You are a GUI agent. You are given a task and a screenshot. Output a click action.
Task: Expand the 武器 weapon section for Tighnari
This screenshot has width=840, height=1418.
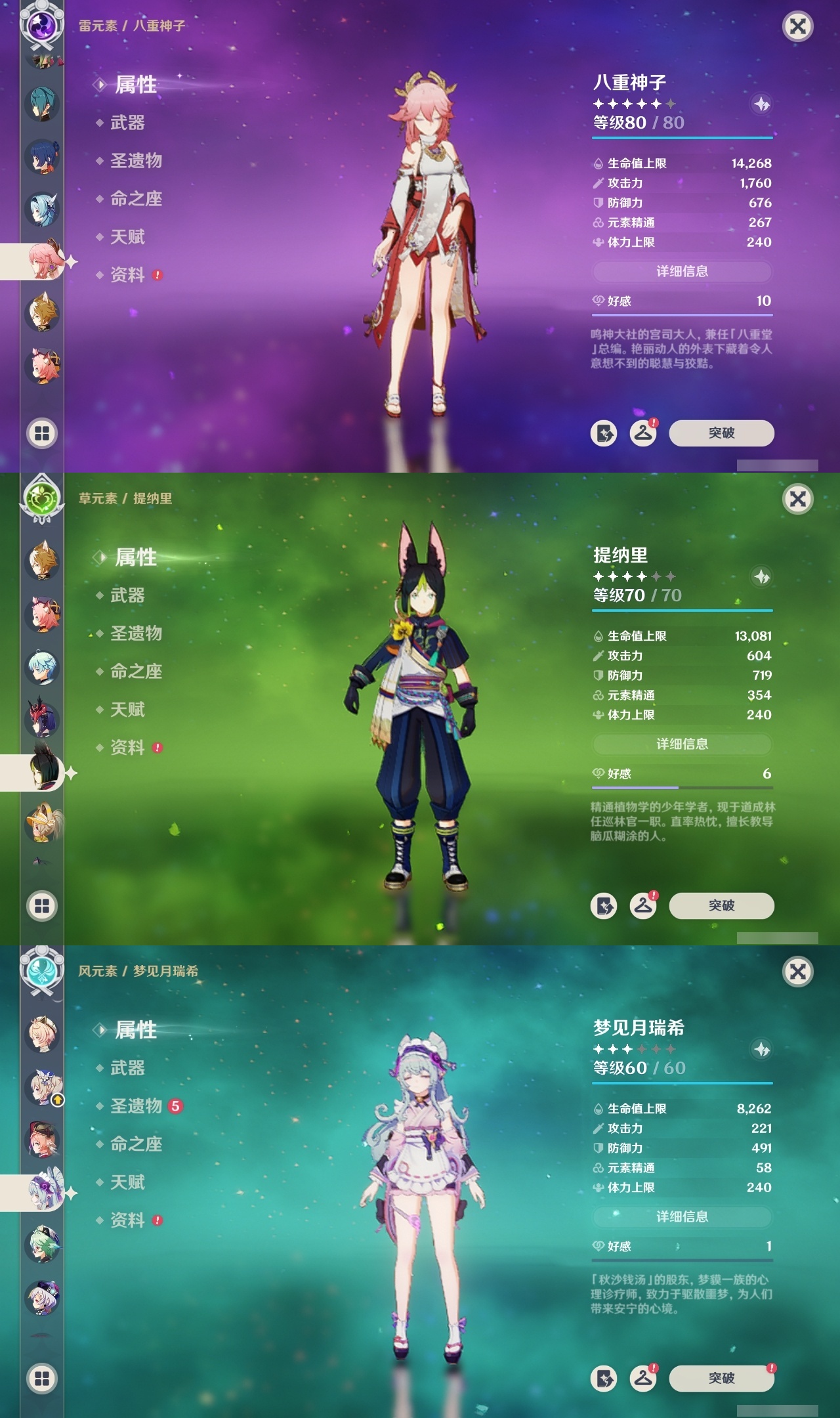coord(129,594)
